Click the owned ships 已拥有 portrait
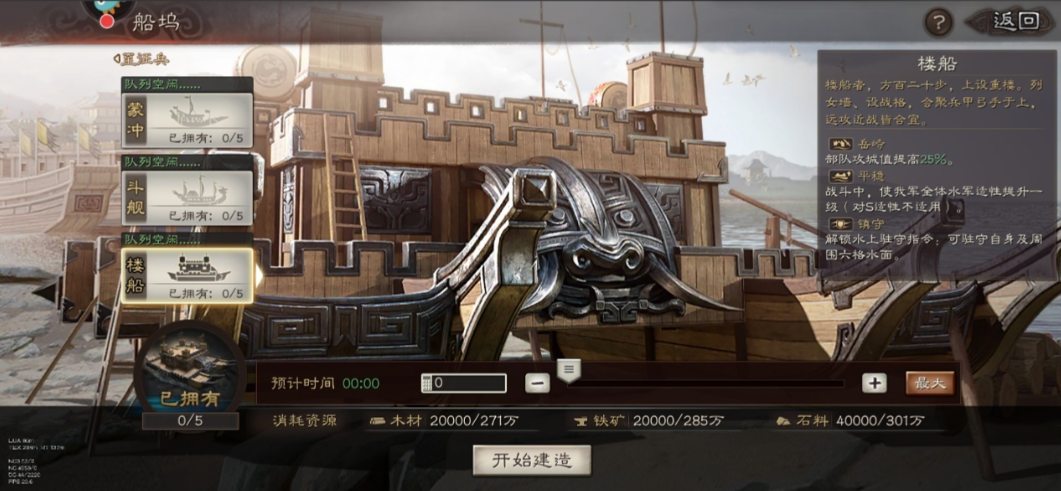 pos(190,372)
